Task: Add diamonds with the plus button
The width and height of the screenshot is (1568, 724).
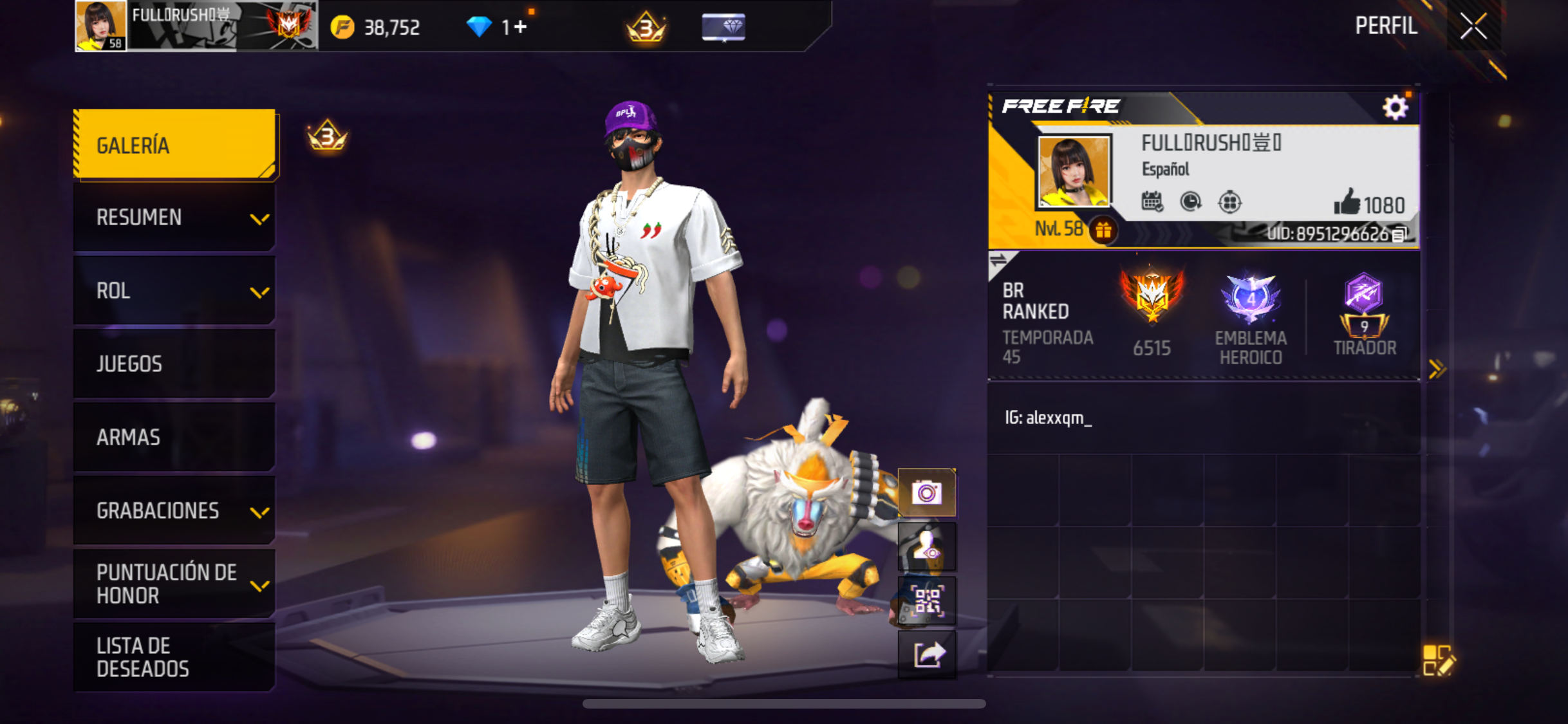Action: pos(520,27)
